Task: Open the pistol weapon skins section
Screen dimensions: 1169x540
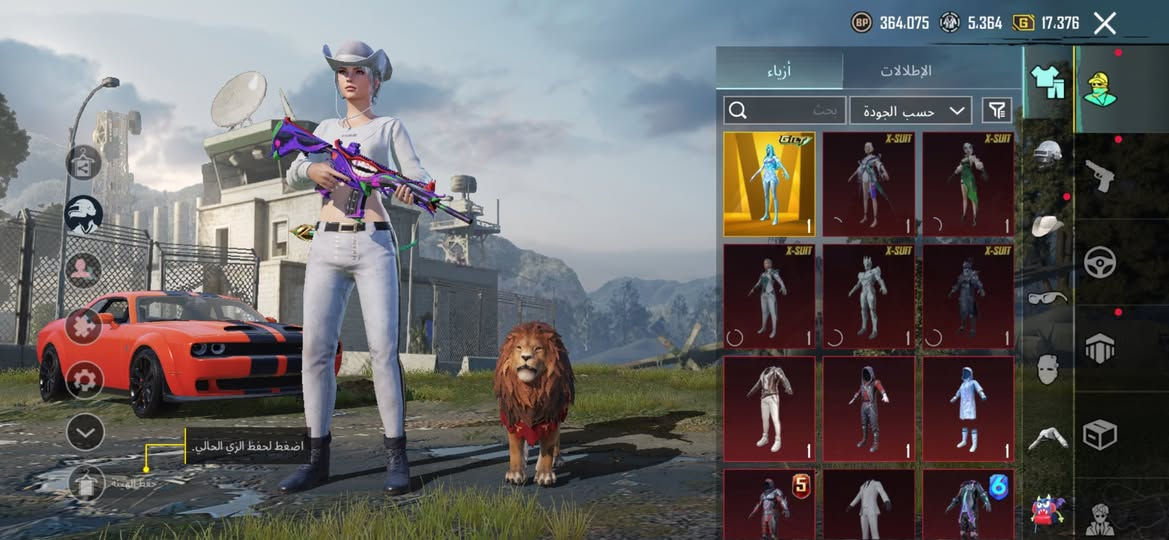Action: pyautogui.click(x=1100, y=175)
